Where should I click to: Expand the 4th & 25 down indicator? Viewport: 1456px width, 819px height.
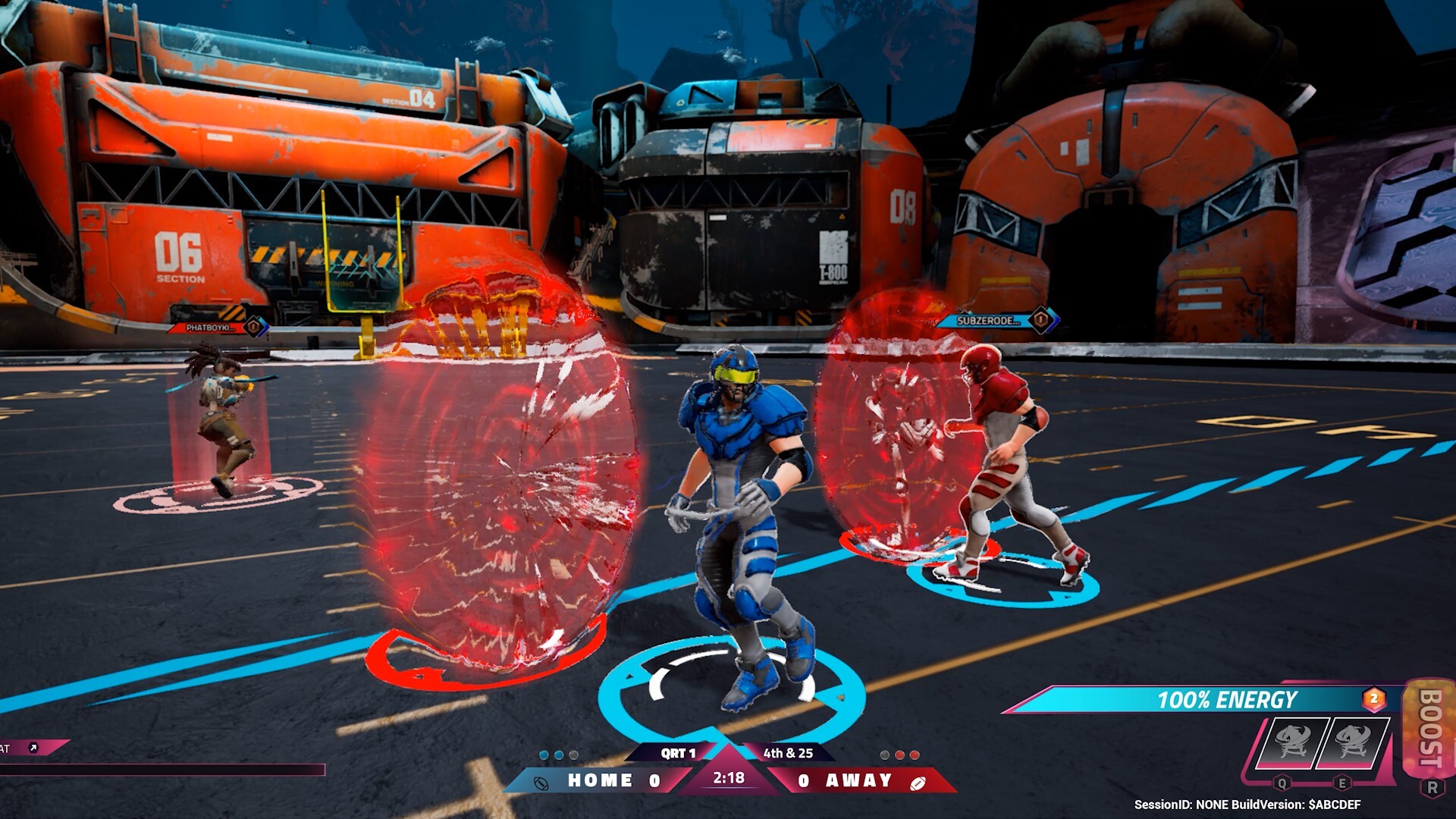tap(787, 753)
